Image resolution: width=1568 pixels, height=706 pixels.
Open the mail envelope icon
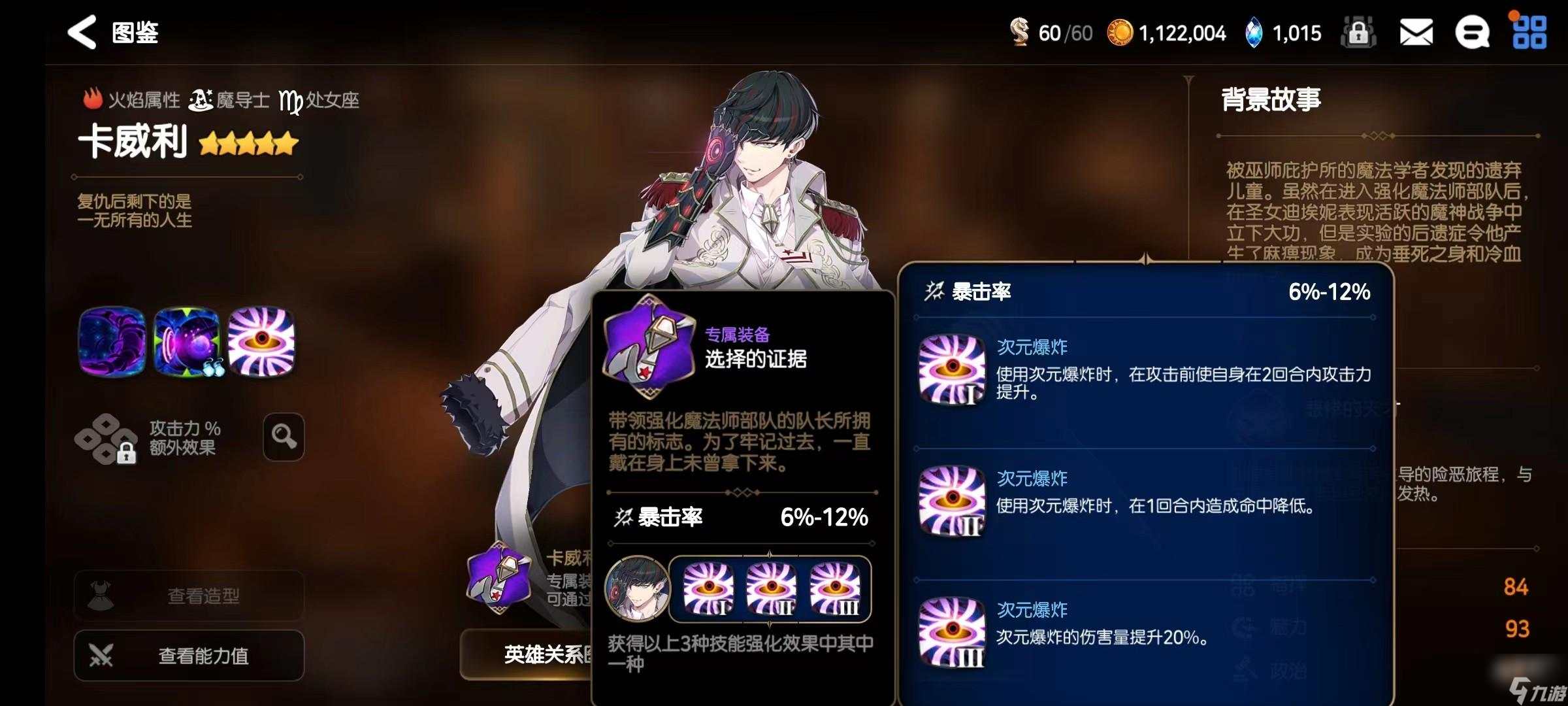(x=1415, y=31)
